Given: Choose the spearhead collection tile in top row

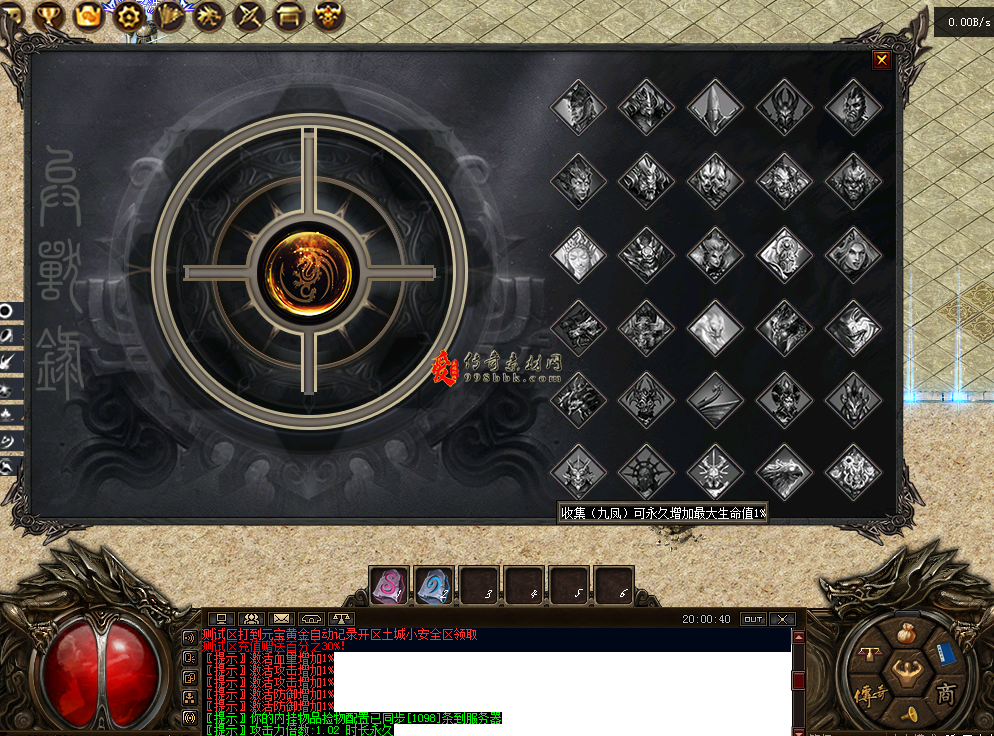Looking at the screenshot, I should tap(715, 107).
